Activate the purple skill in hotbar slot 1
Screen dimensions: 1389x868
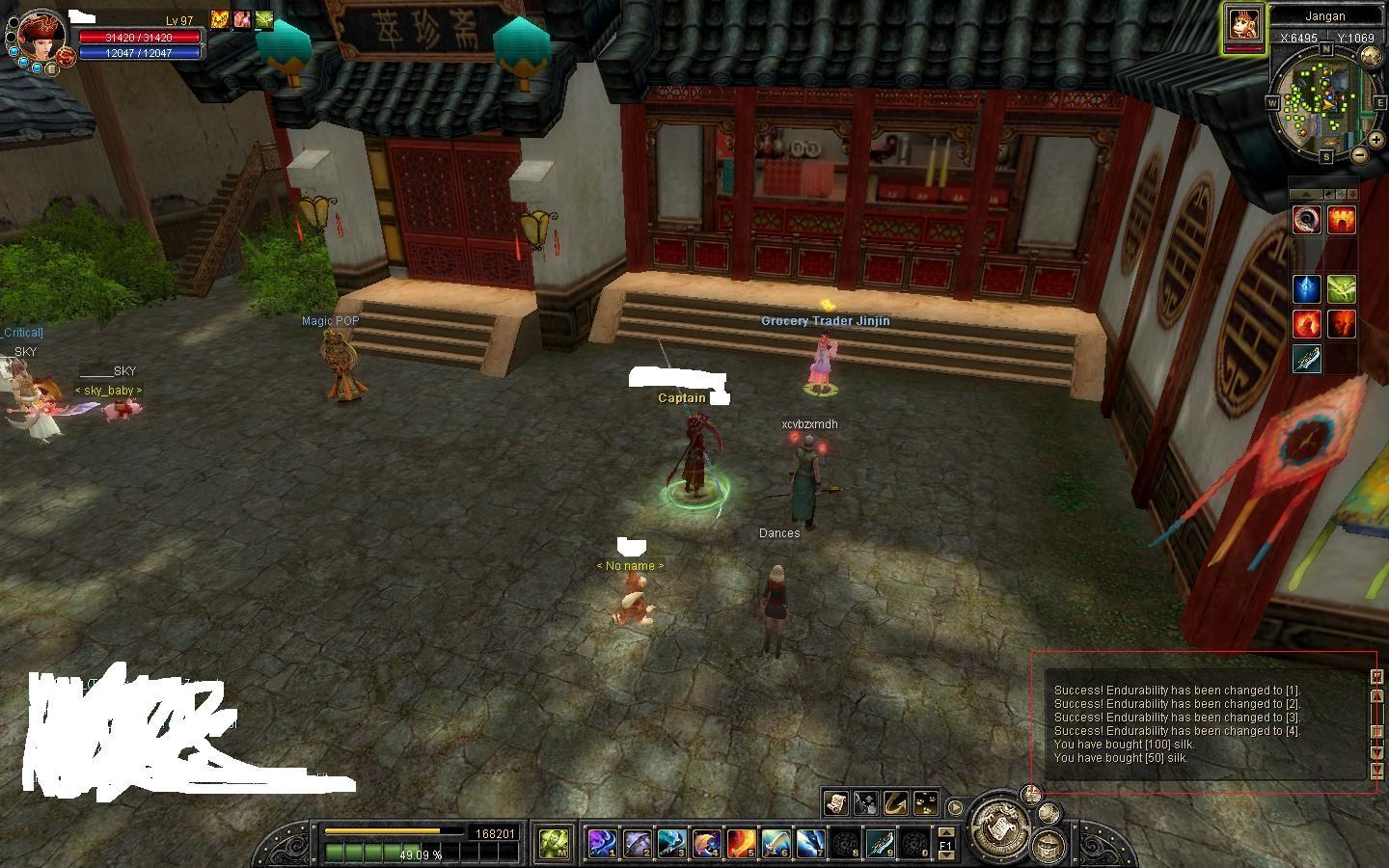tap(602, 843)
